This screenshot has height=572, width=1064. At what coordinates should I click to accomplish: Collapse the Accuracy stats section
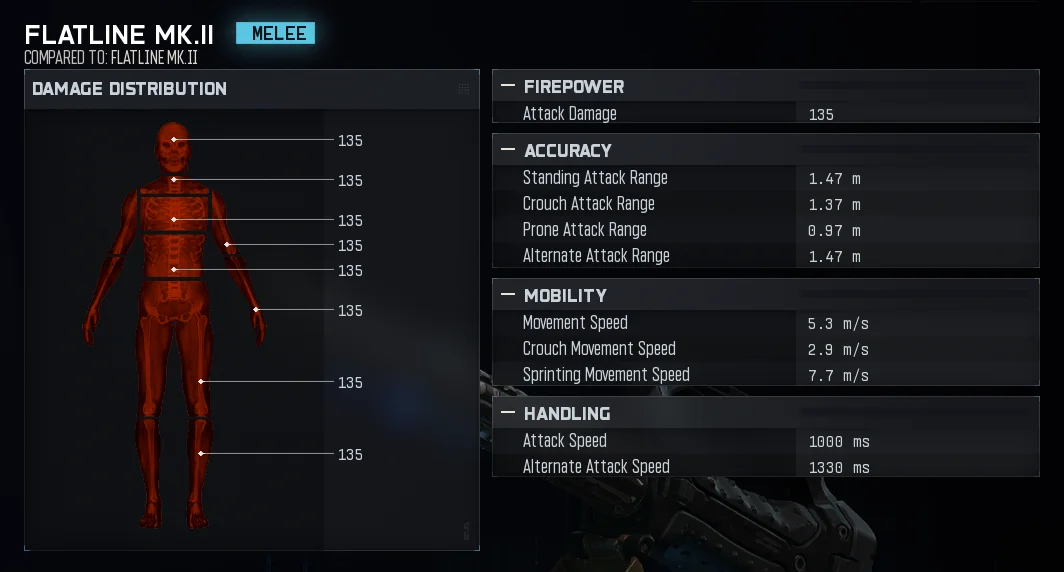tap(508, 150)
